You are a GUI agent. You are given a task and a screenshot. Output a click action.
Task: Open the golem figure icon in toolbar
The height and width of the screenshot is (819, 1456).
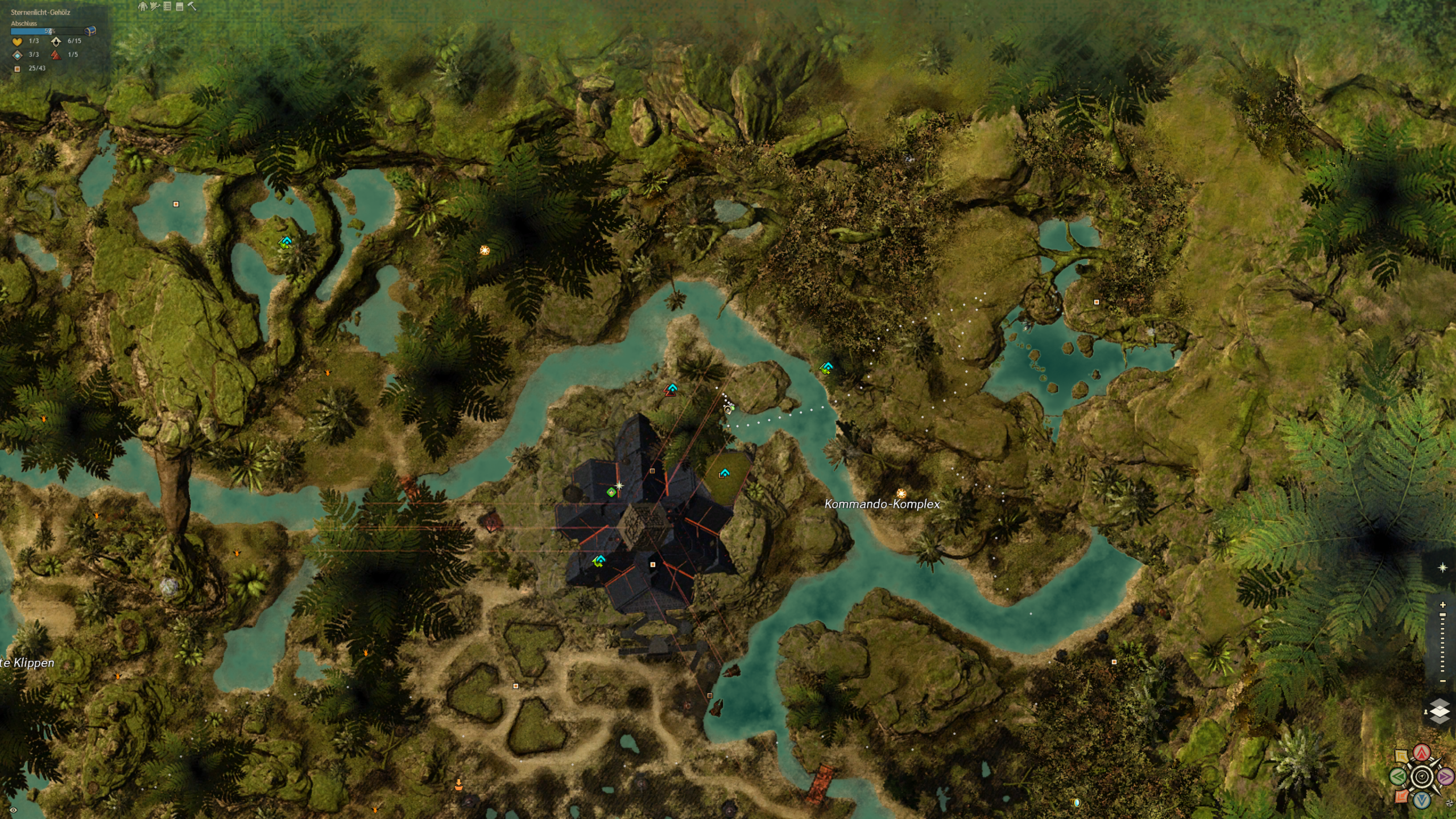(142, 6)
